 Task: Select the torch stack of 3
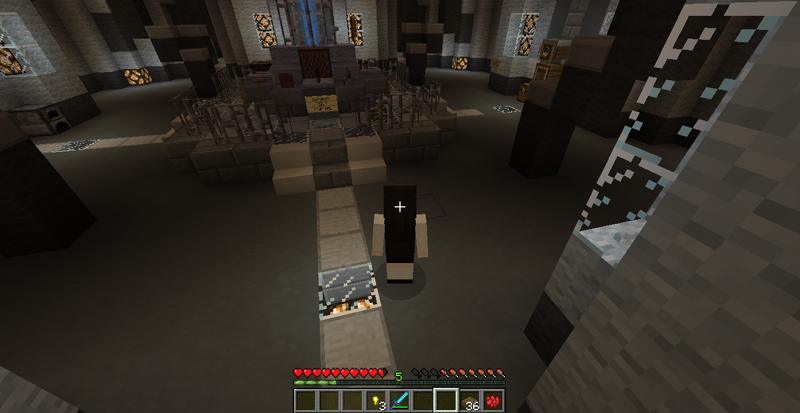(377, 400)
